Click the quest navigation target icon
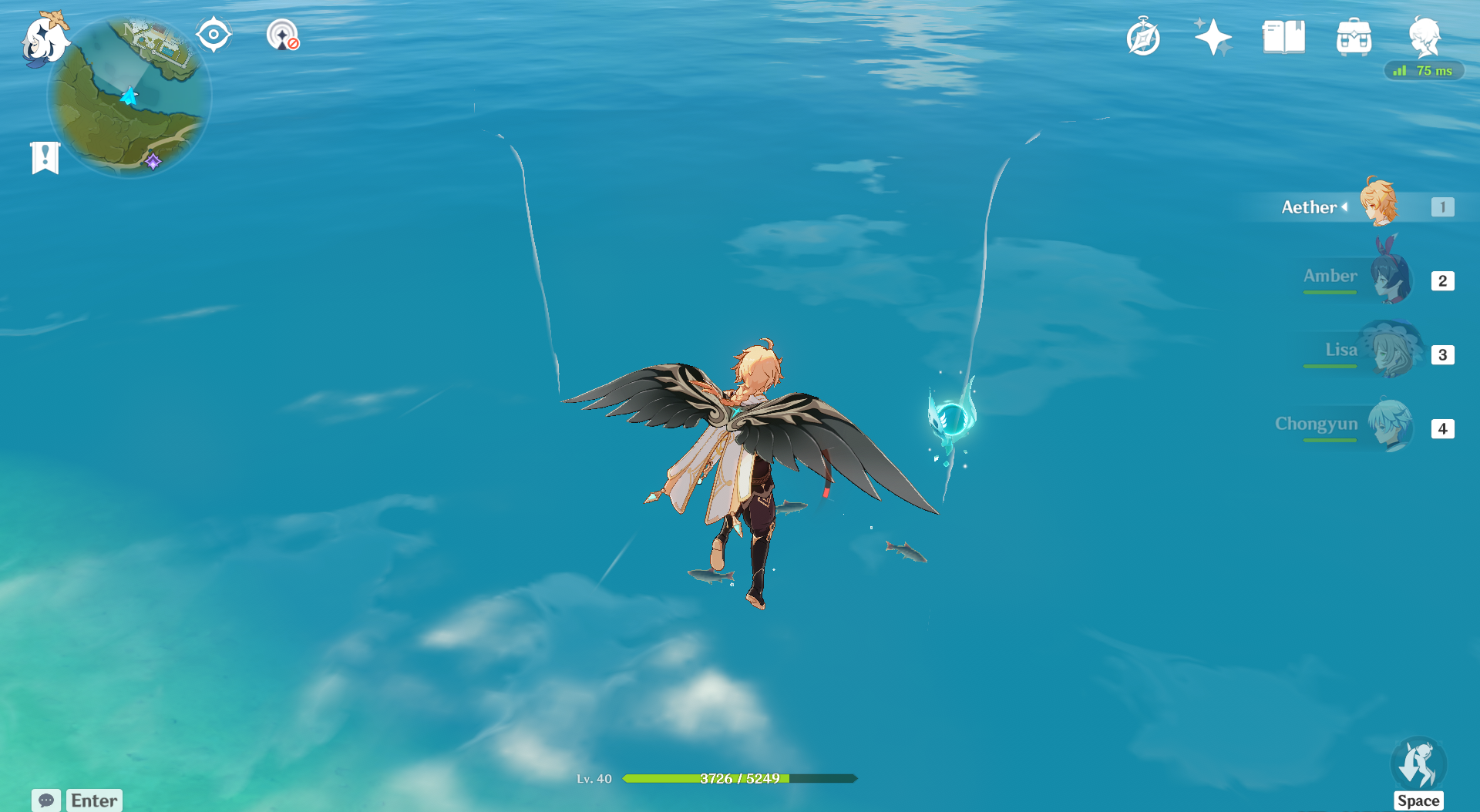This screenshot has width=1480, height=812. coord(214,35)
